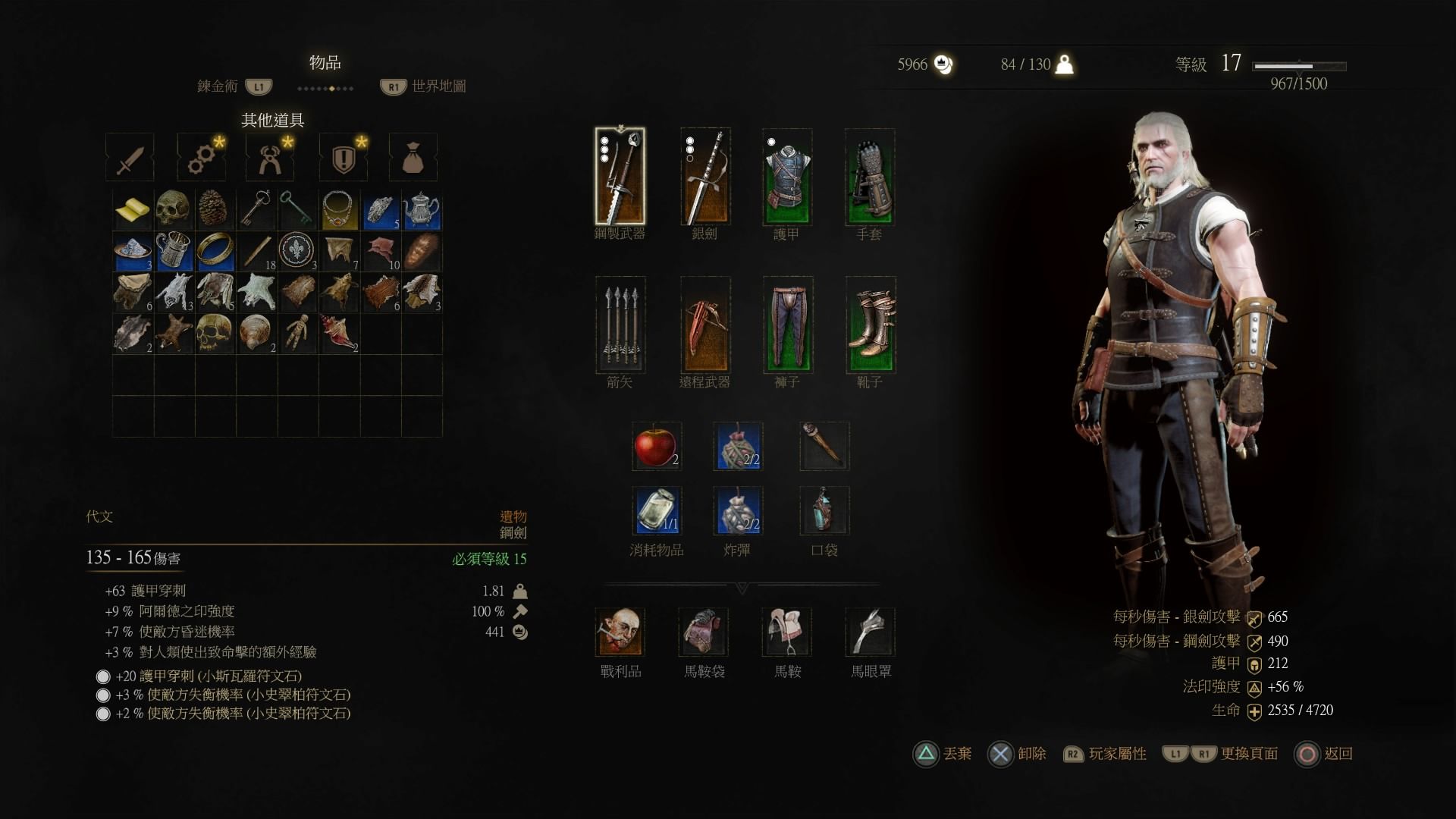The image size is (1456, 819).
Task: Select the silver sword slot
Action: click(x=704, y=177)
